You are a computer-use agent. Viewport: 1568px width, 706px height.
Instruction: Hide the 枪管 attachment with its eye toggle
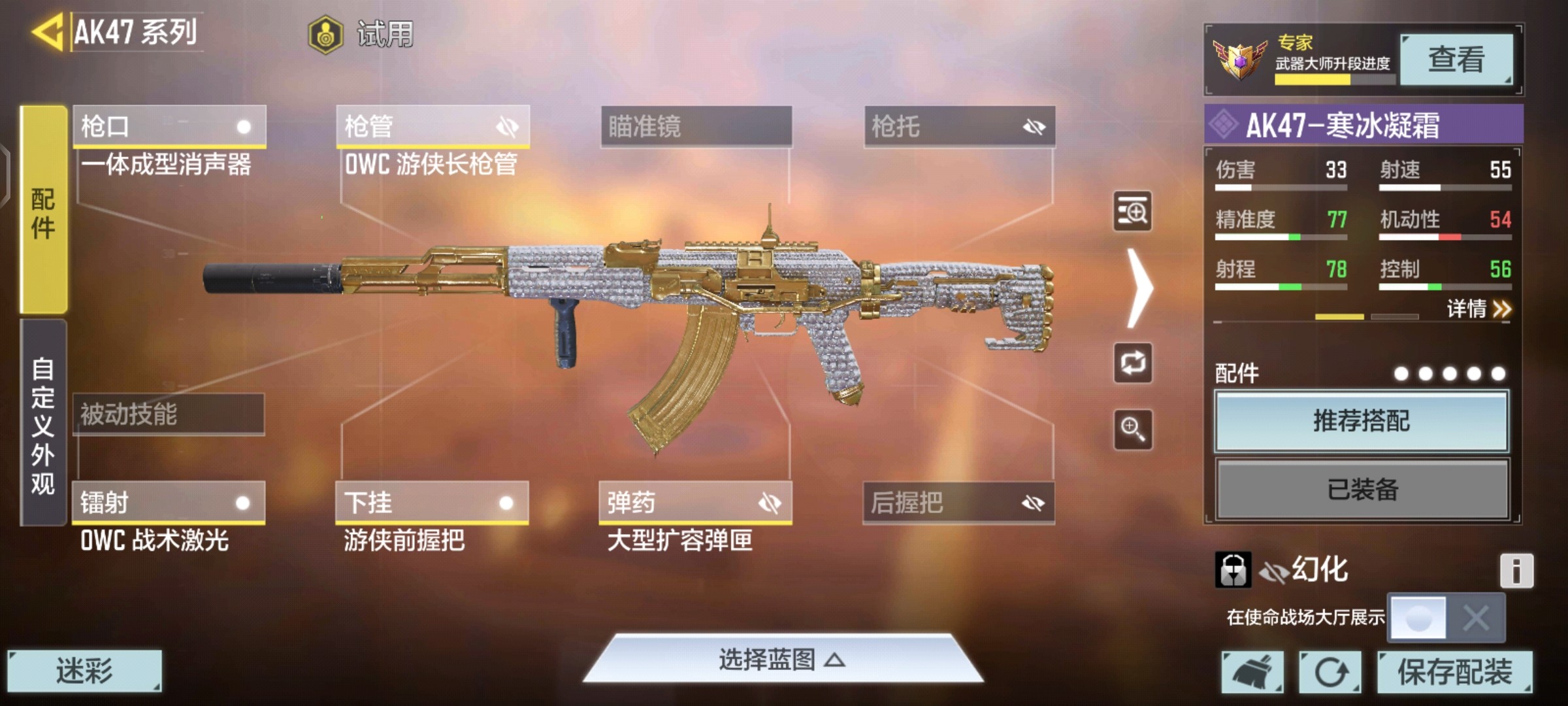[x=508, y=126]
